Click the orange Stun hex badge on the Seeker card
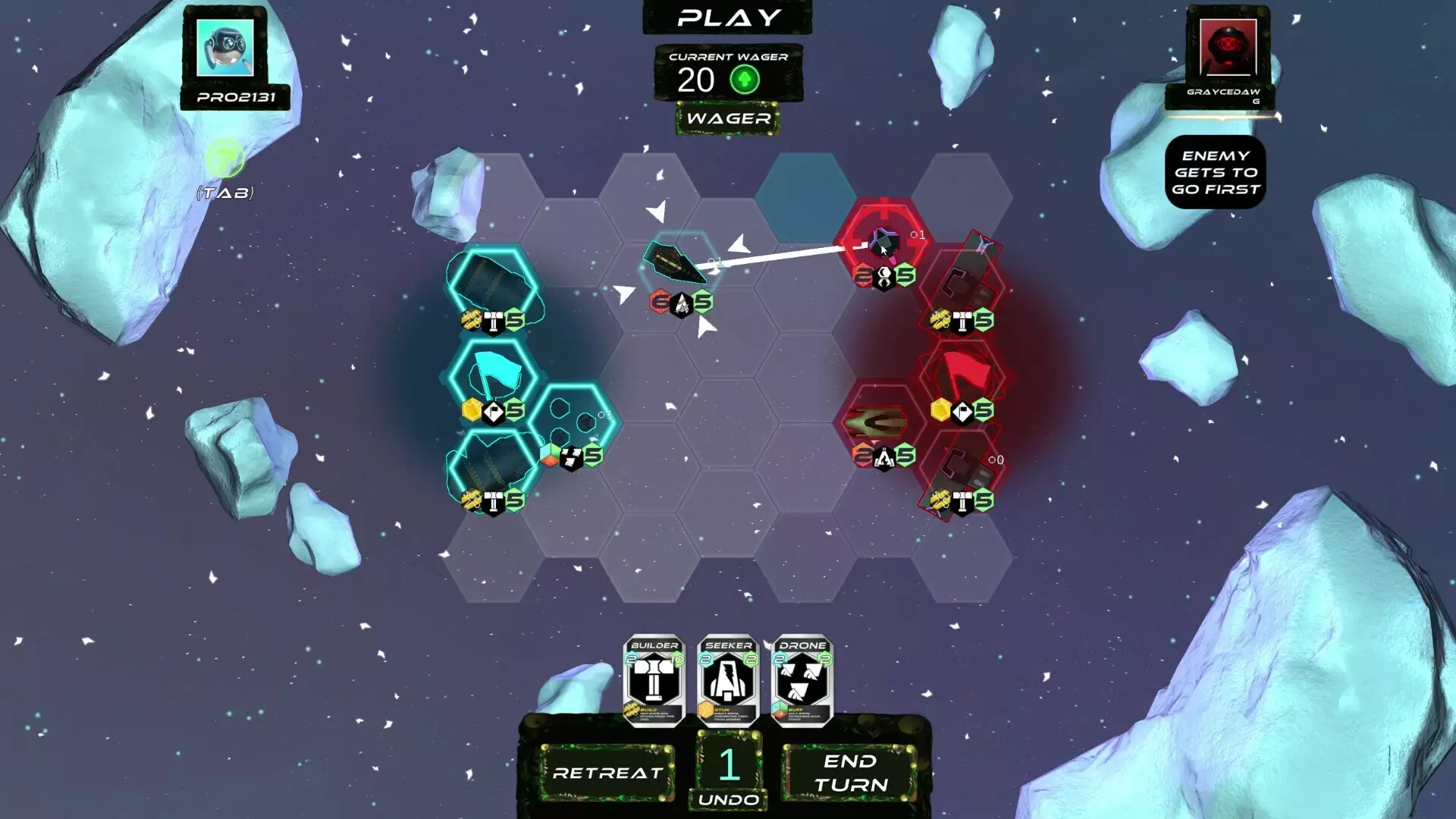 [707, 711]
